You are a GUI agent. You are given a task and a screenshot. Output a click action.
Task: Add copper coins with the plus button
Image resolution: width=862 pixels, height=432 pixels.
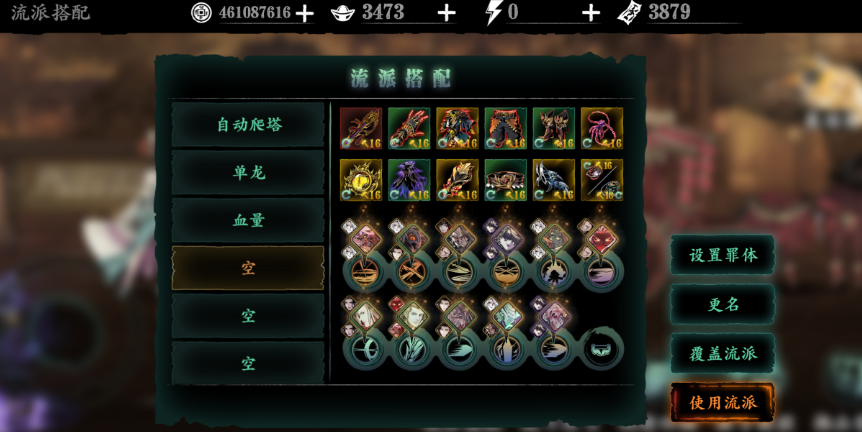click(x=305, y=13)
